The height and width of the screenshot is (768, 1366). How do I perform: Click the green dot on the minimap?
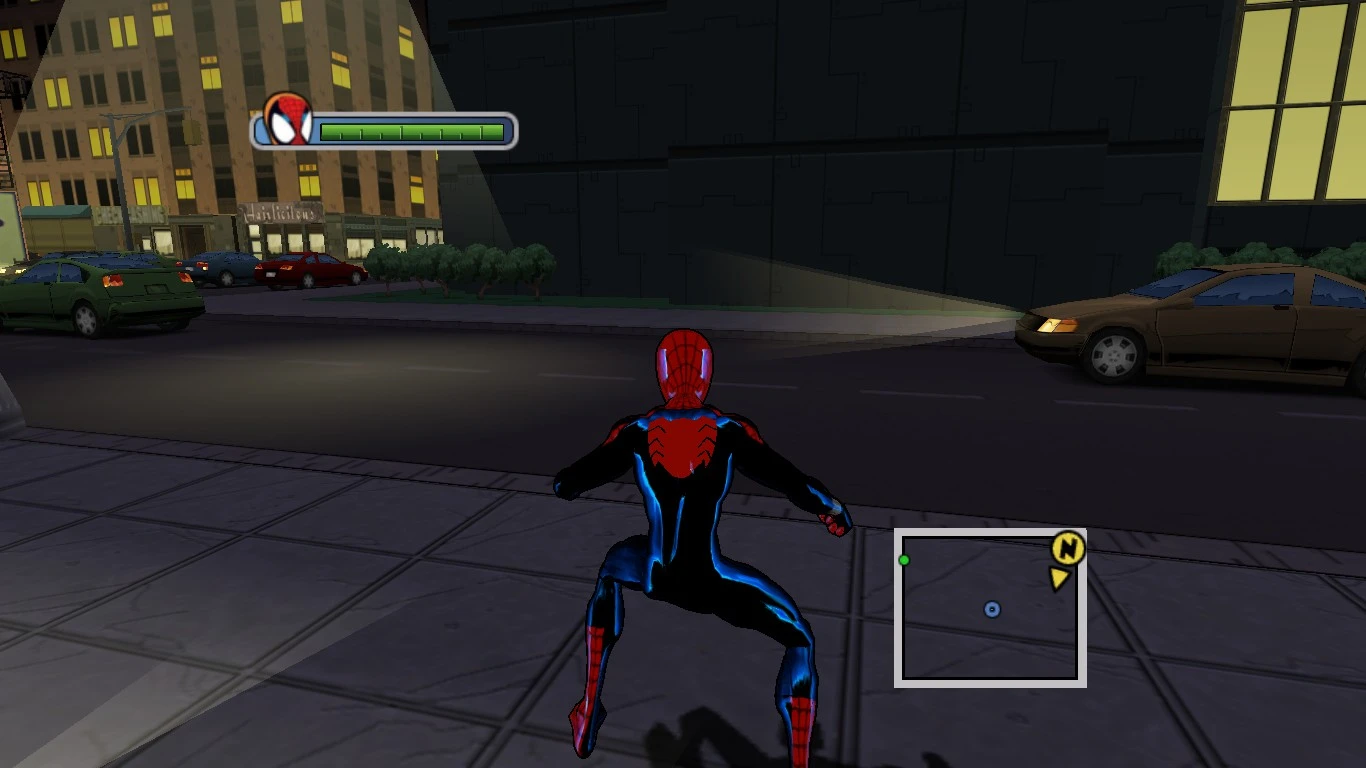(x=905, y=559)
